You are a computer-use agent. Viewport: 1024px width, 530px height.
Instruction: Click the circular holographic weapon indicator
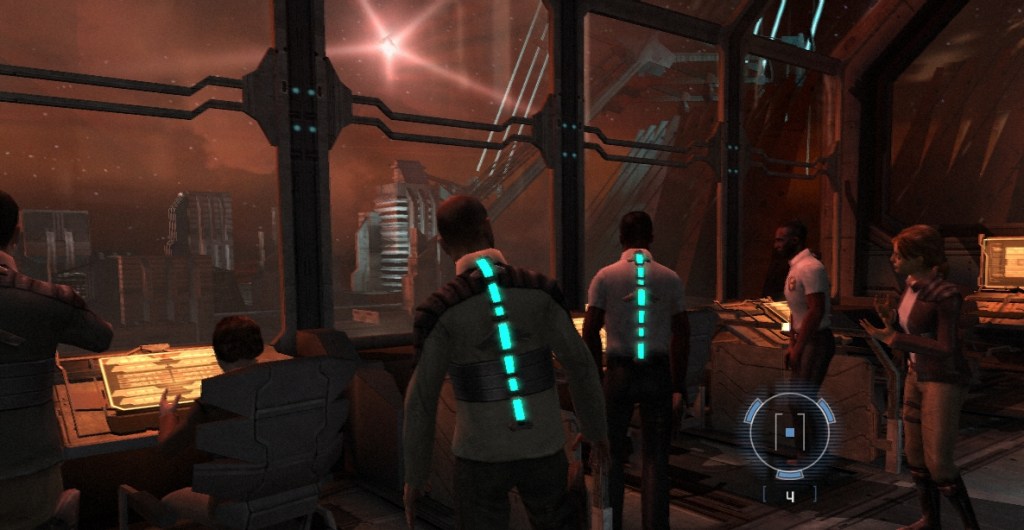point(789,433)
